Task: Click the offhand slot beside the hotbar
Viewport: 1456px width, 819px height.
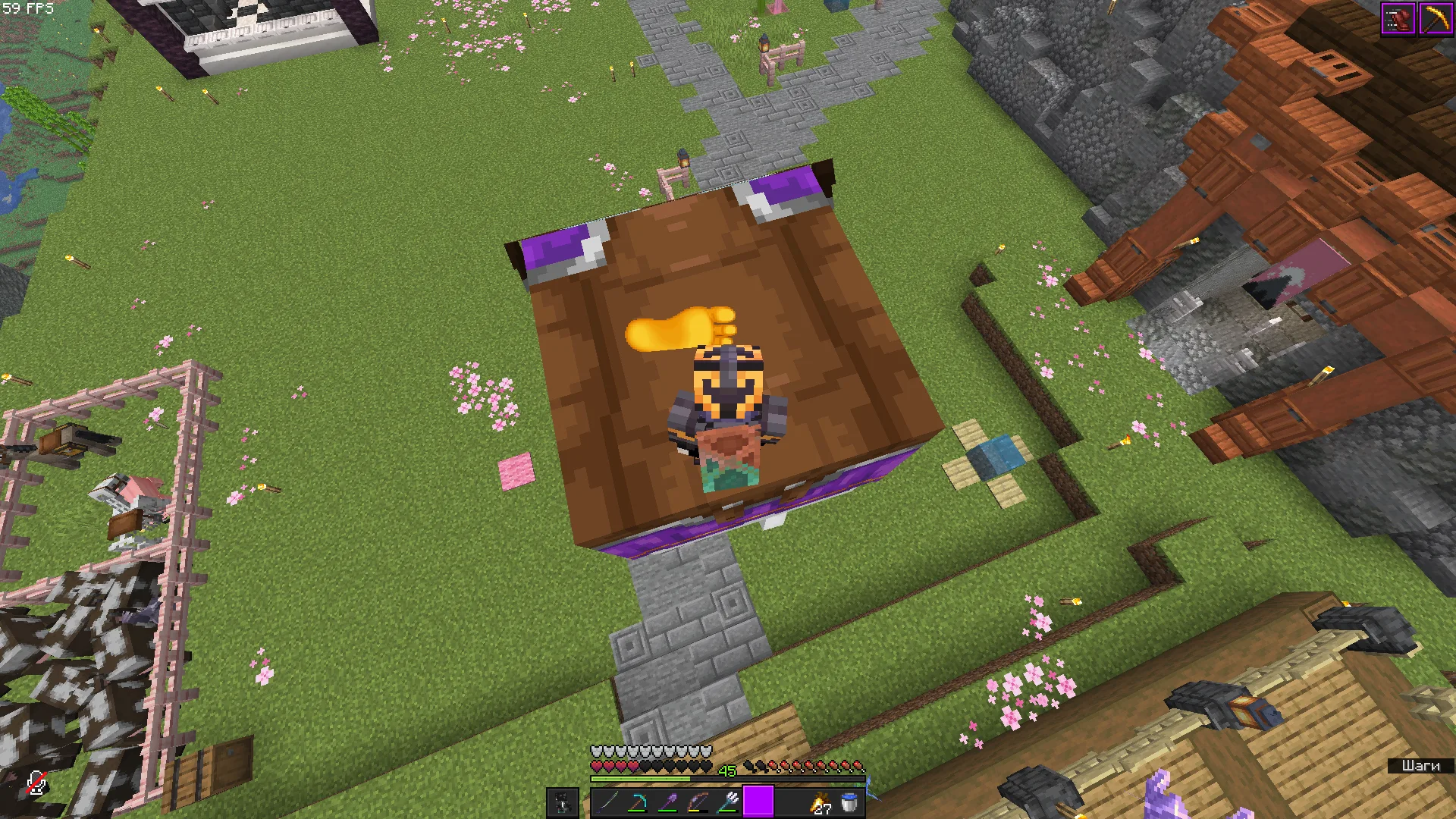Action: click(x=563, y=802)
